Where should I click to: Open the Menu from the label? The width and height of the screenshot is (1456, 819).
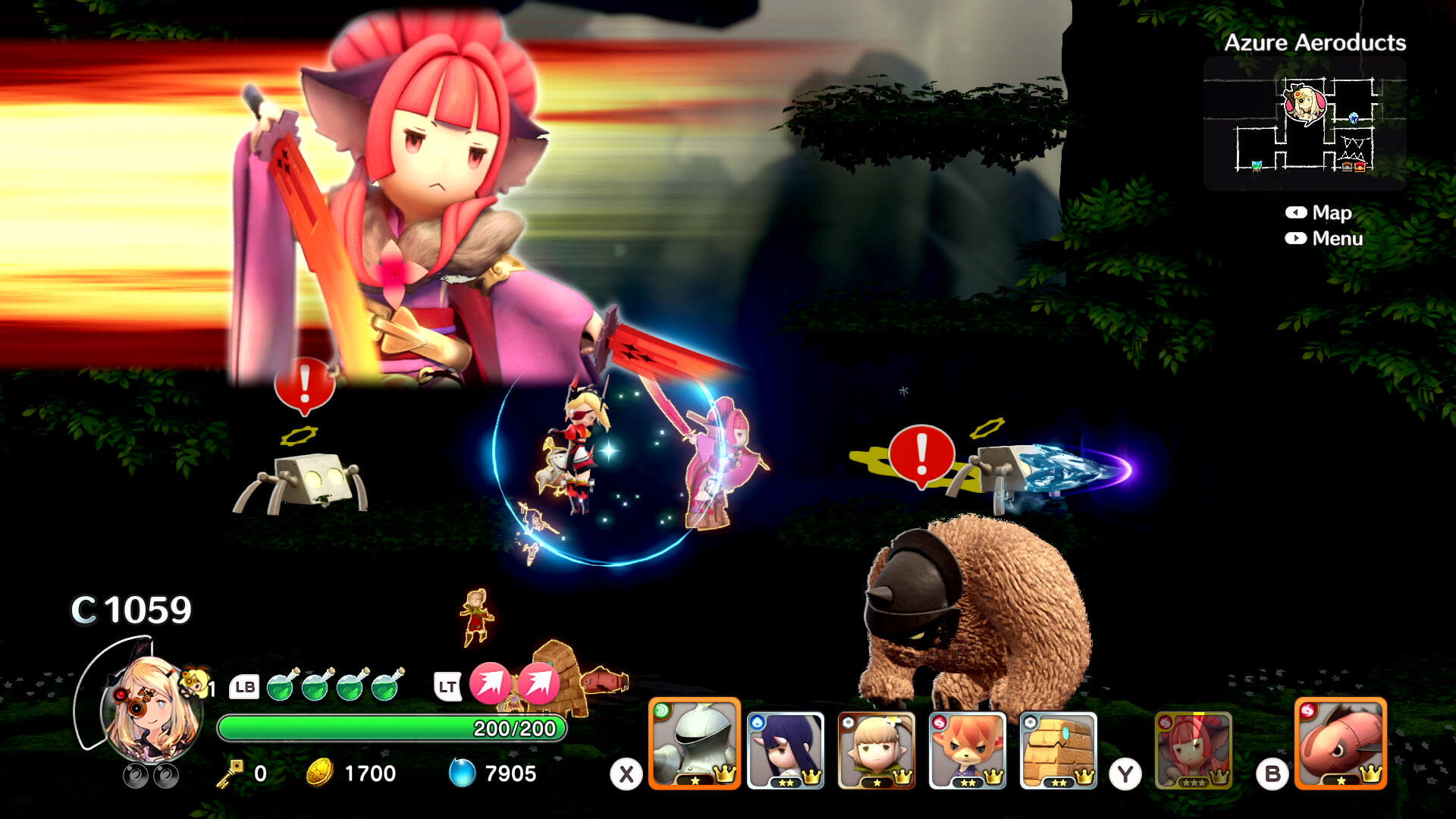[x=1337, y=239]
